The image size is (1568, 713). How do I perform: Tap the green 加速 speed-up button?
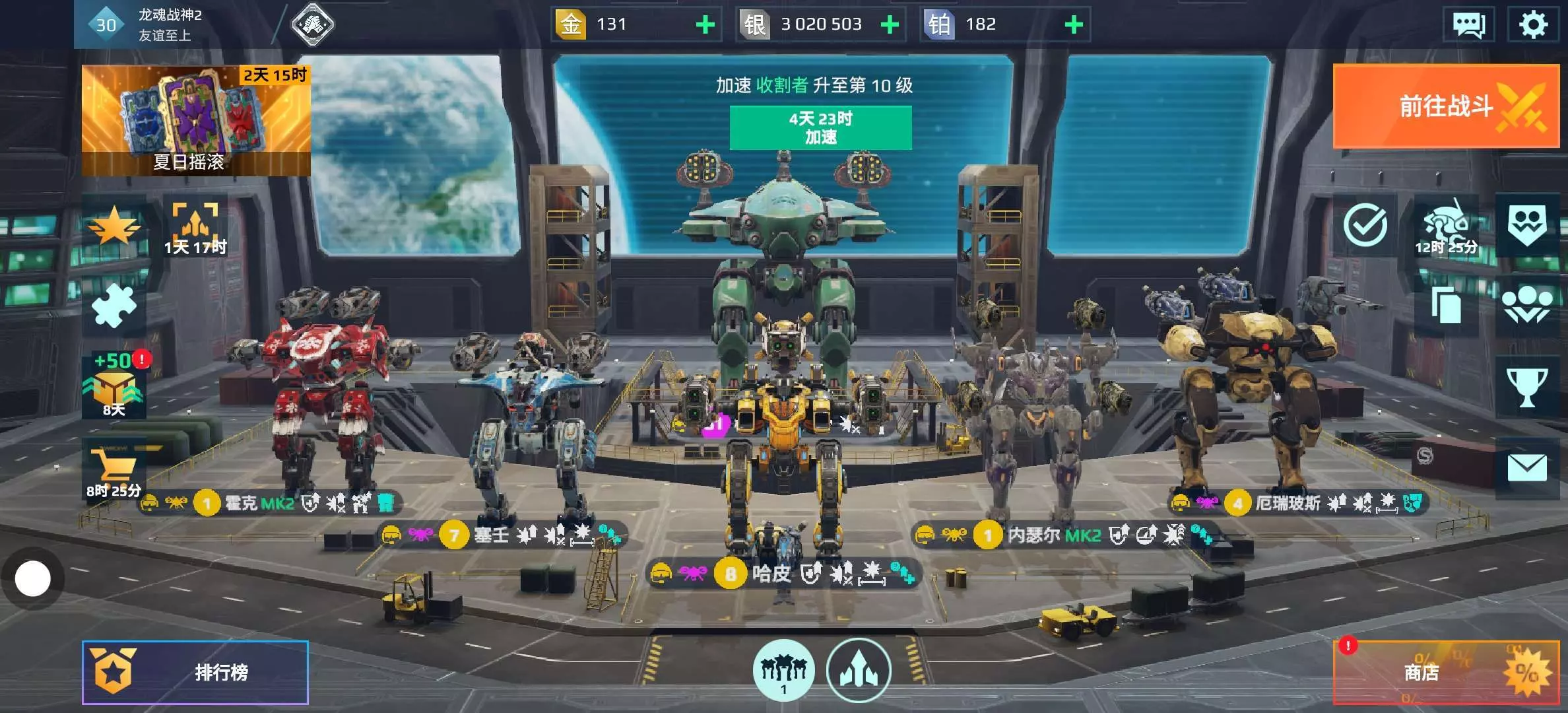pos(820,127)
